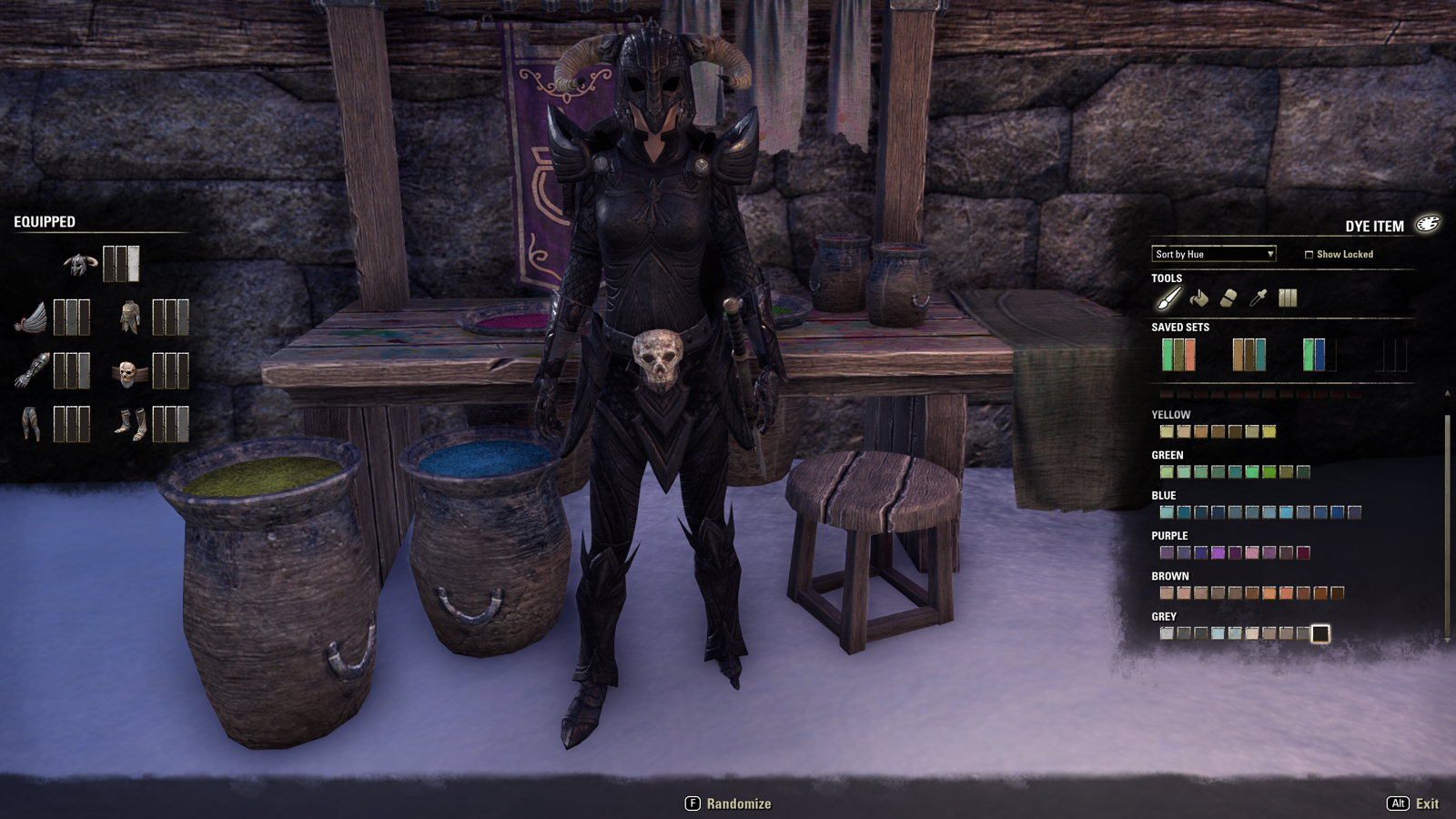Pick the eraser tool
Viewport: 1456px width, 819px height.
pos(1228,298)
